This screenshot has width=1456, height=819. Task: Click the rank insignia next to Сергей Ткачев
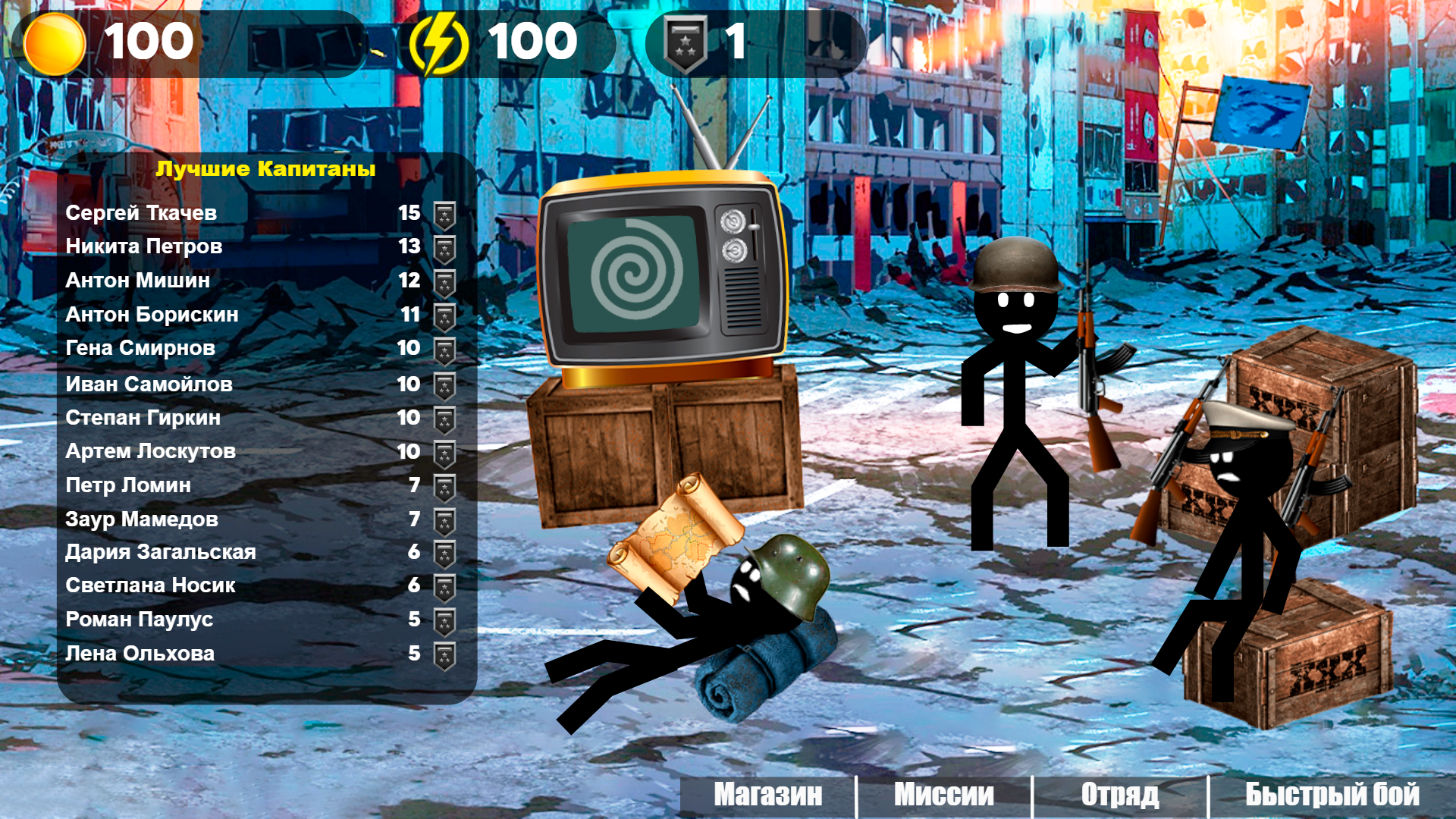pyautogui.click(x=442, y=213)
